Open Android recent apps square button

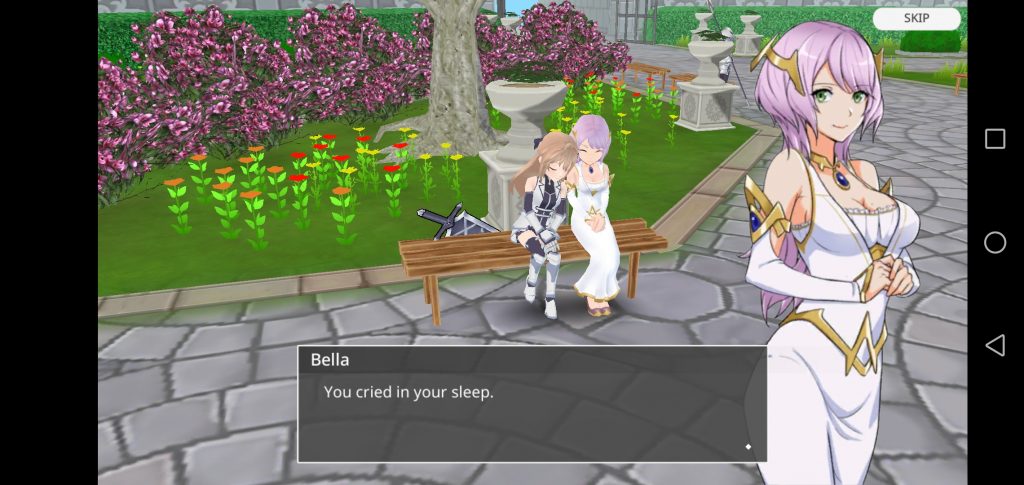(995, 139)
